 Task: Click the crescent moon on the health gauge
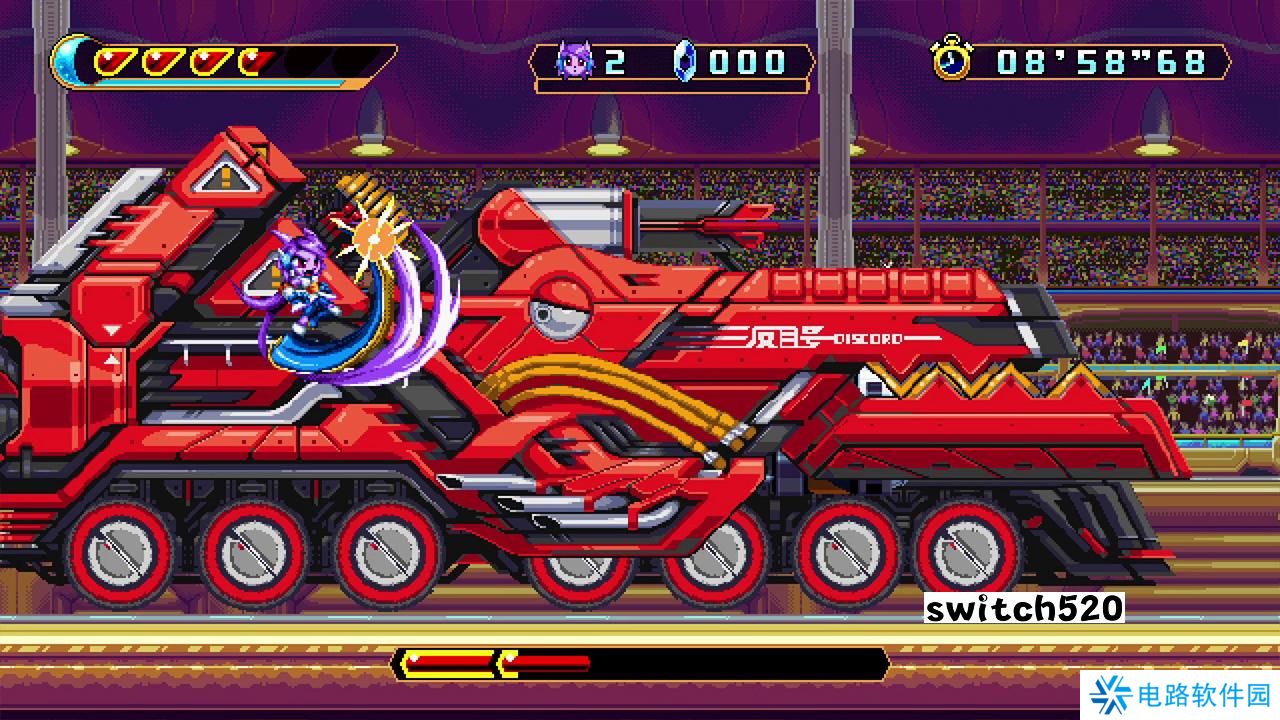67,61
